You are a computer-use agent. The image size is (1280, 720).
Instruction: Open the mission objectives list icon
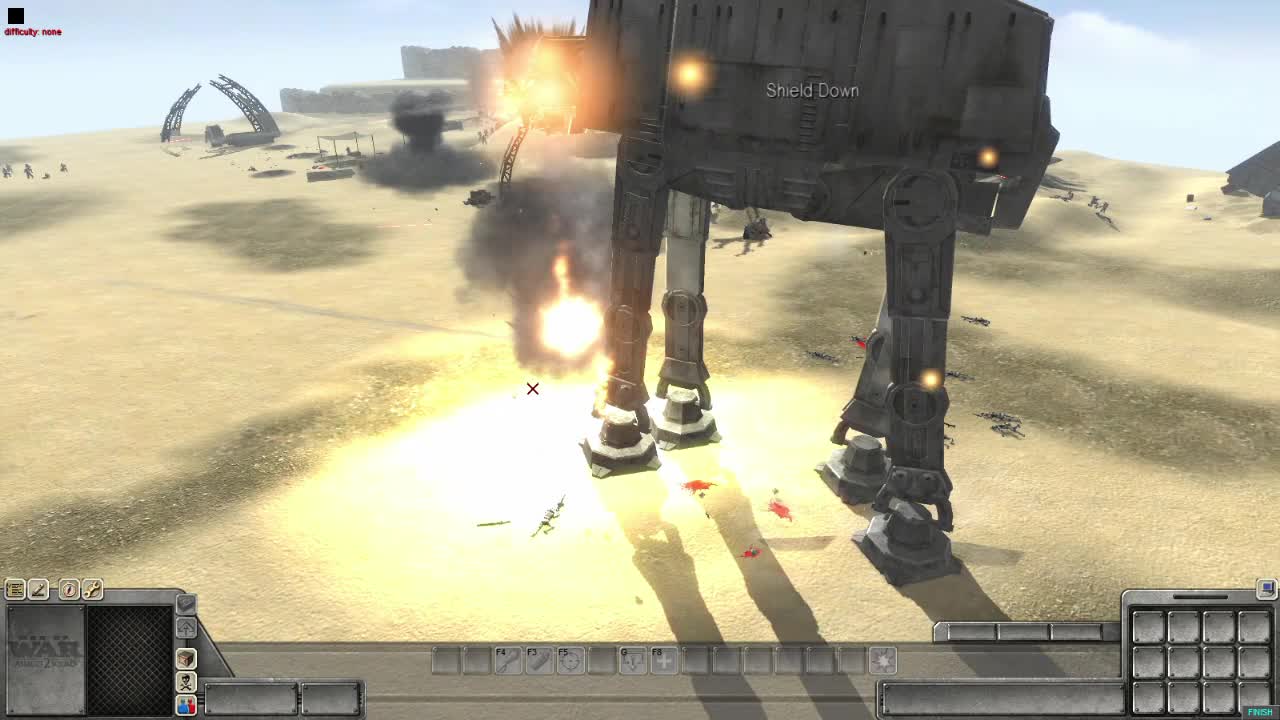[x=14, y=589]
